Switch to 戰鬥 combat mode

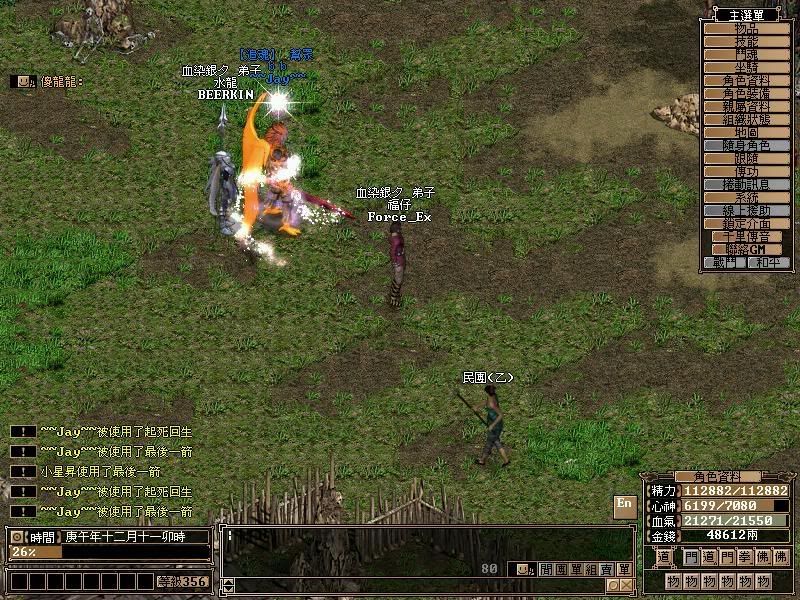[725, 263]
